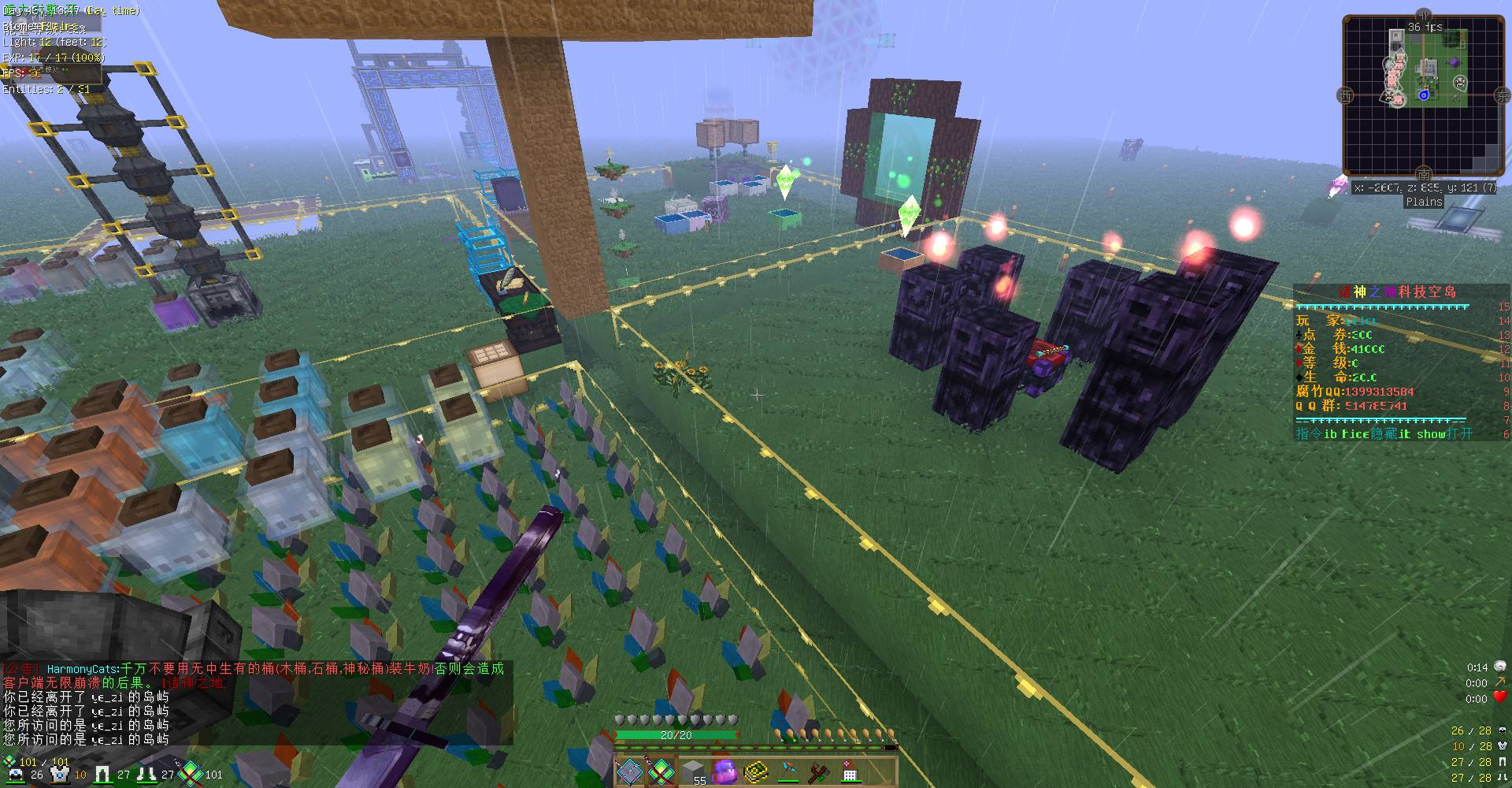Select the gray stone block stack slot
The height and width of the screenshot is (788, 1512).
pyautogui.click(x=692, y=771)
